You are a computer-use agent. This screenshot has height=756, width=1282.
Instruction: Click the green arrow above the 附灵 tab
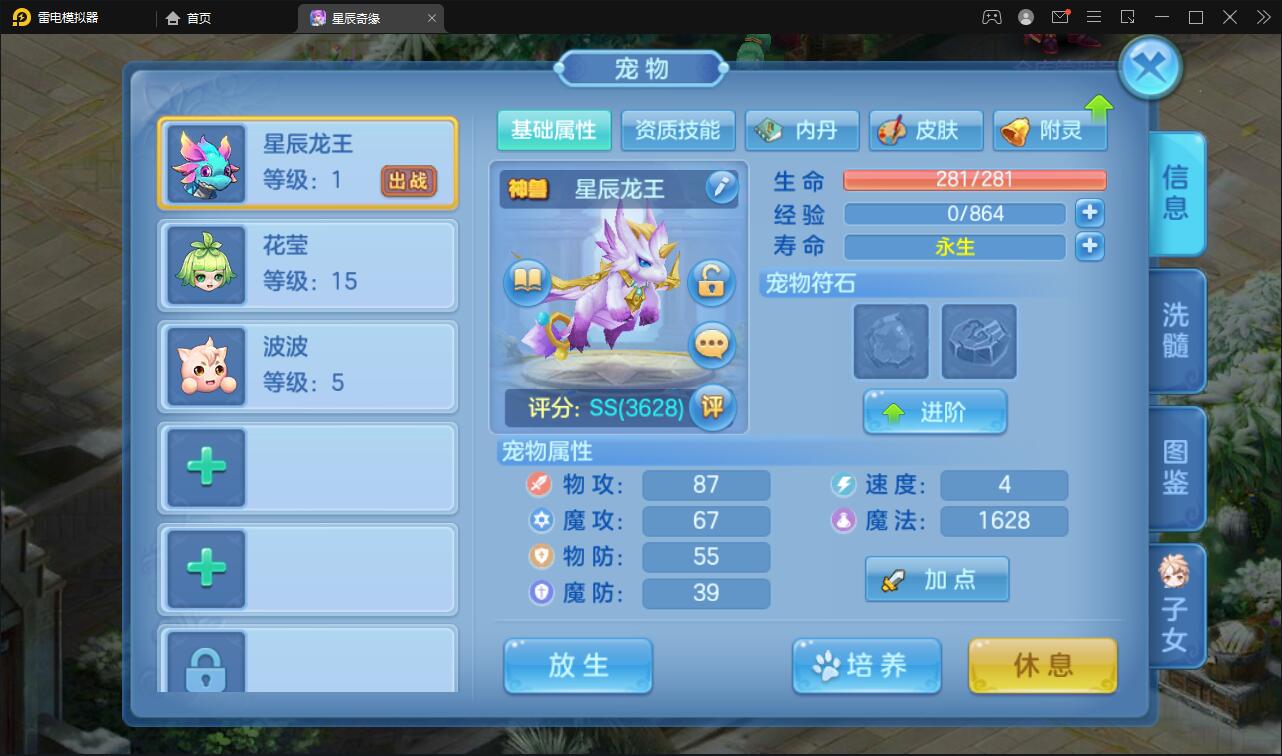click(1098, 104)
